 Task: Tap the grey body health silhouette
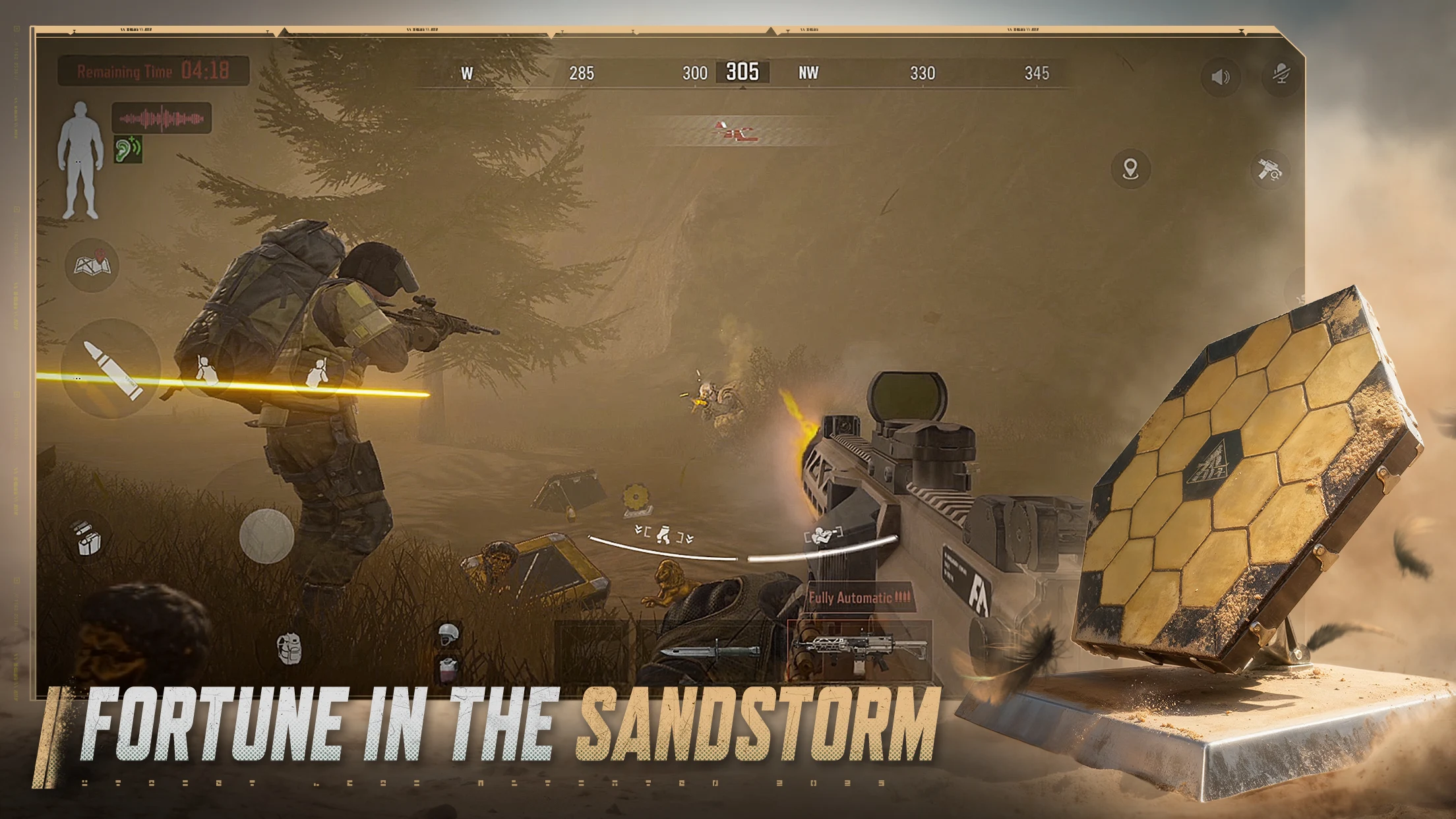80,160
